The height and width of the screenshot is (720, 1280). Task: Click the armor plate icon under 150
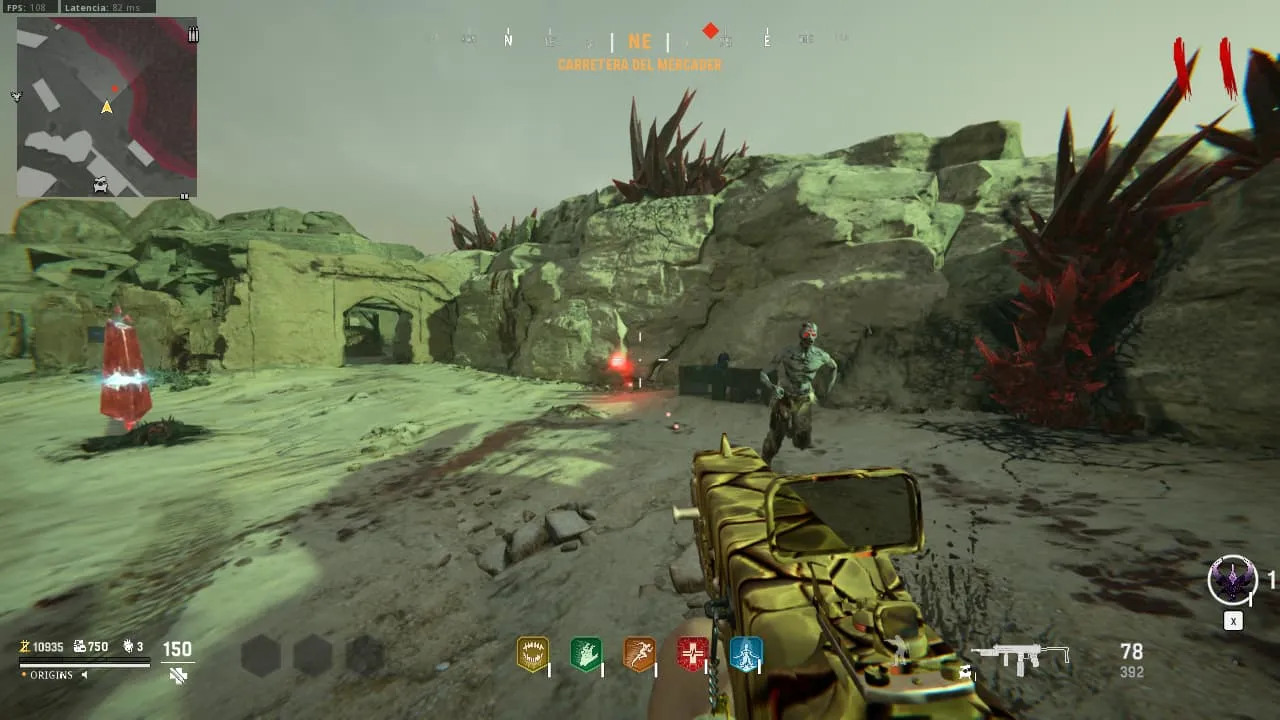click(x=178, y=675)
